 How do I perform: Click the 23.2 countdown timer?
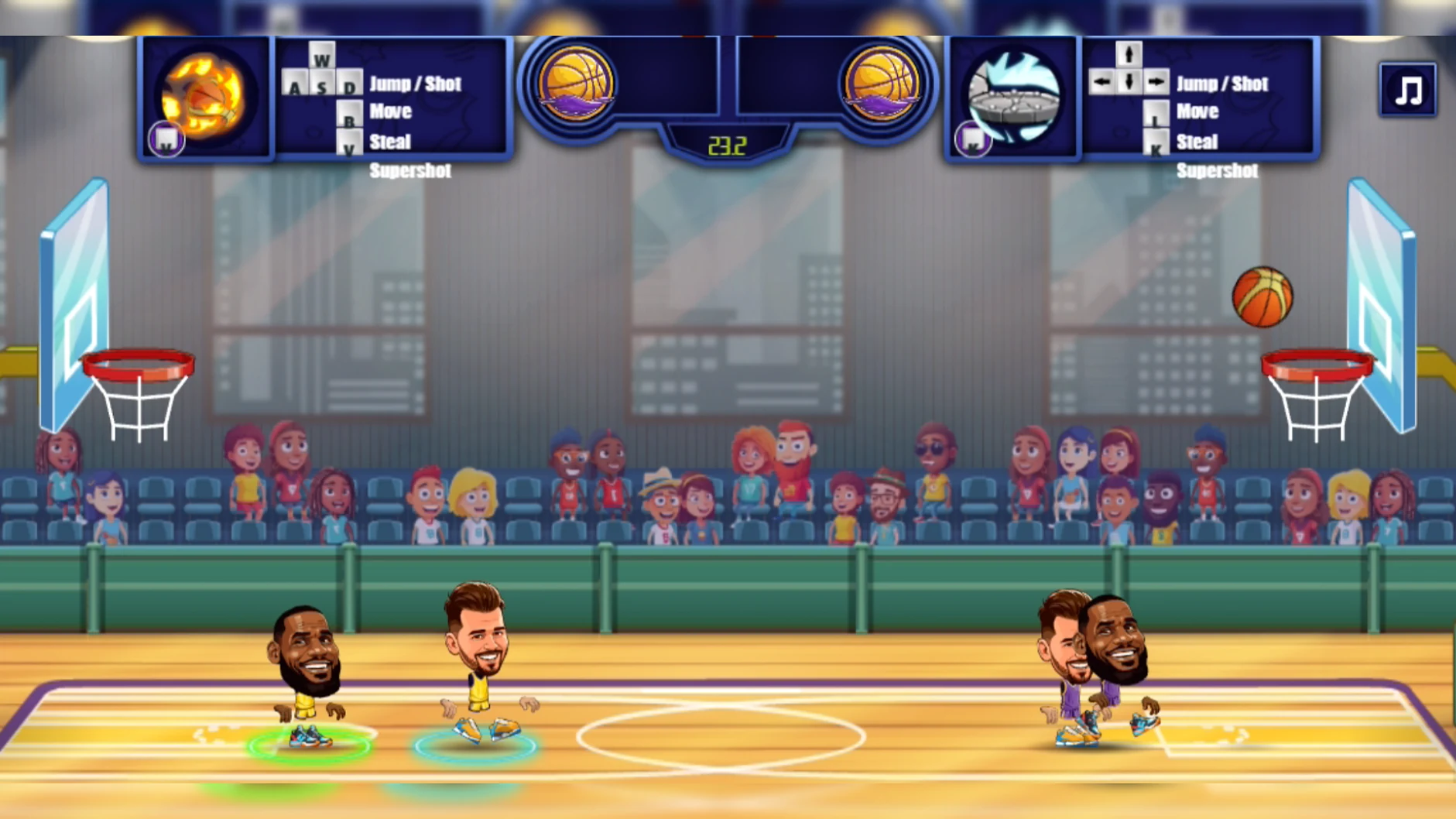click(x=726, y=144)
